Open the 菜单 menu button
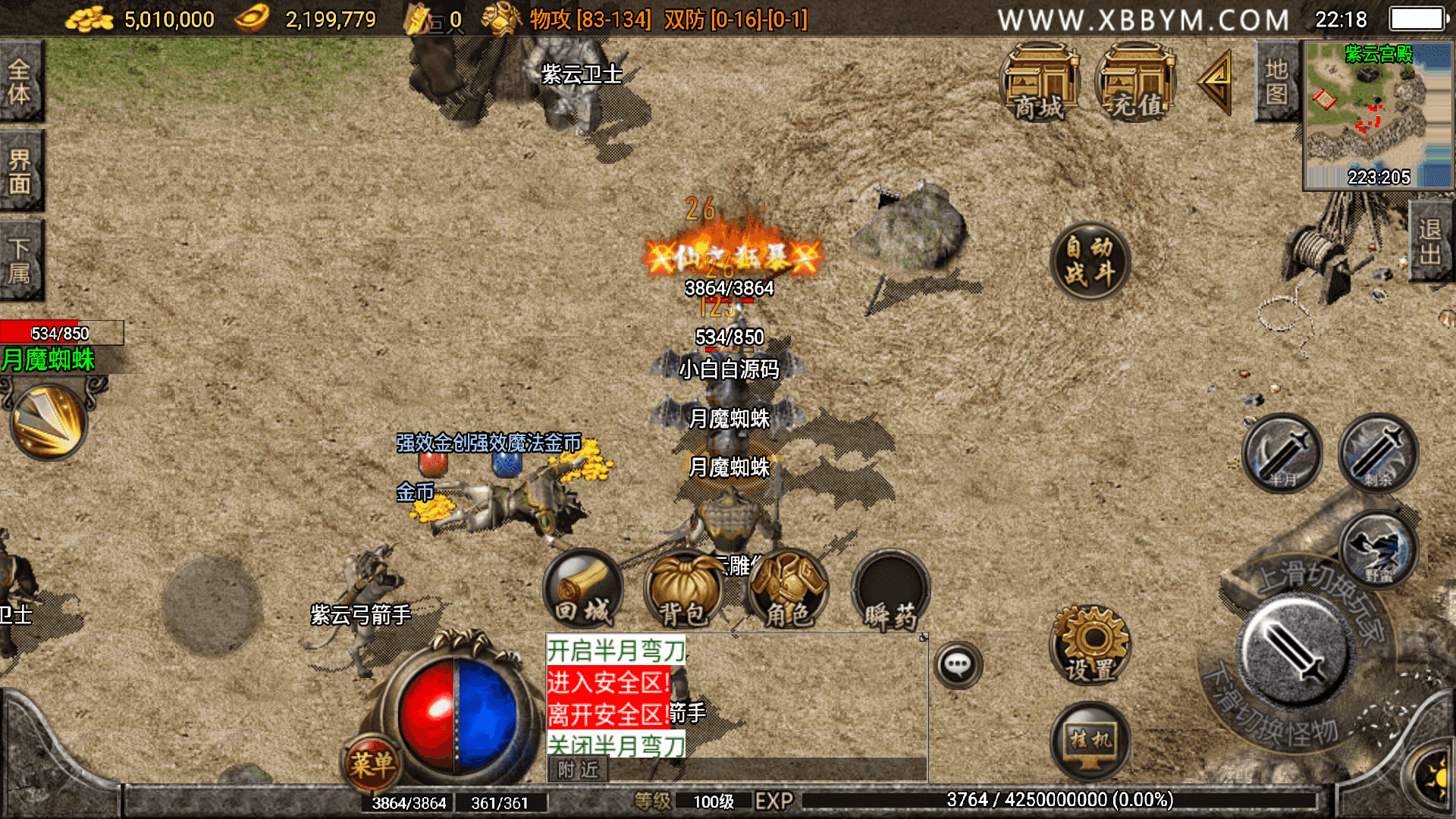 tap(372, 763)
